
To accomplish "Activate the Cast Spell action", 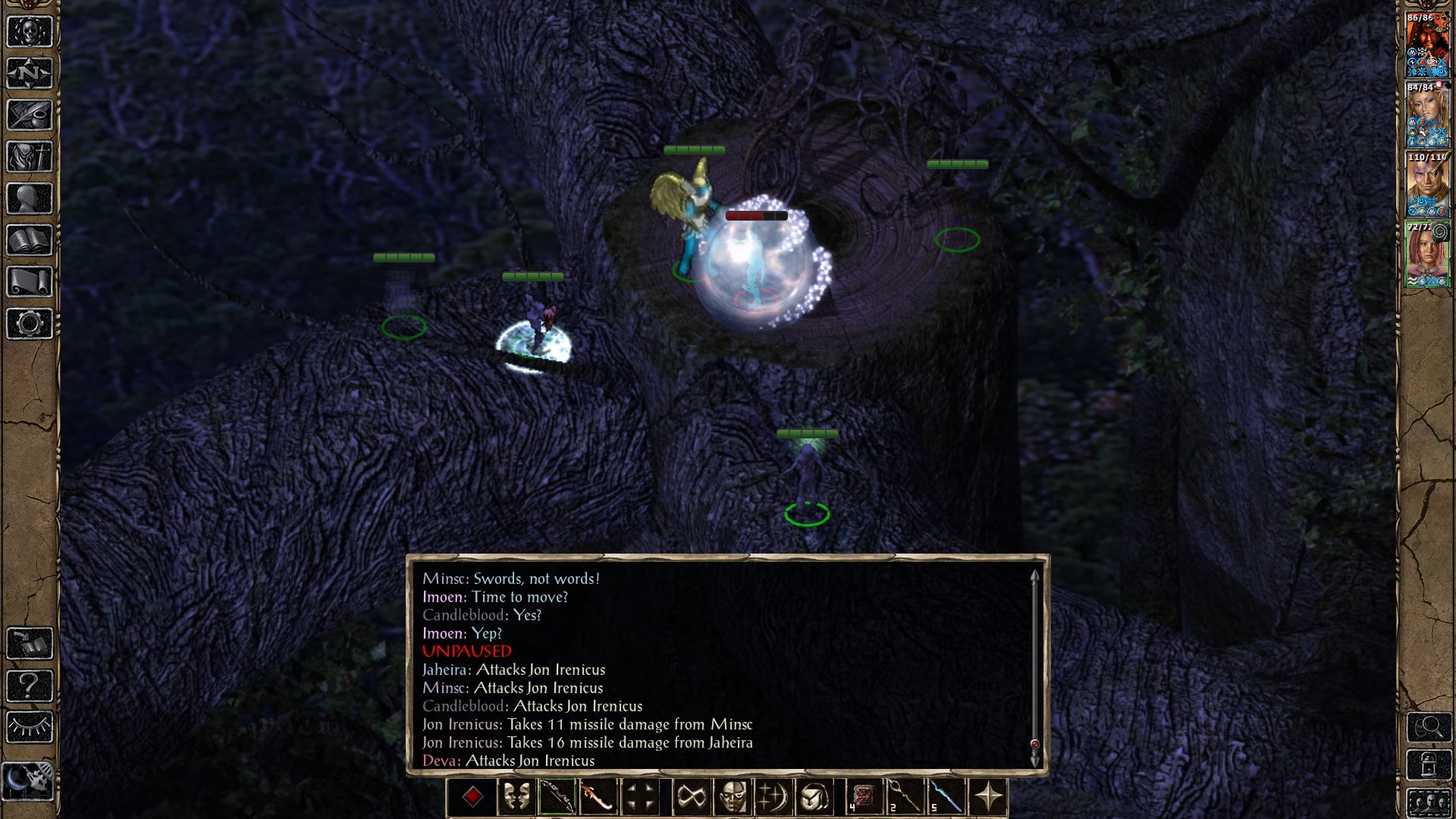I will pyautogui.click(x=773, y=798).
